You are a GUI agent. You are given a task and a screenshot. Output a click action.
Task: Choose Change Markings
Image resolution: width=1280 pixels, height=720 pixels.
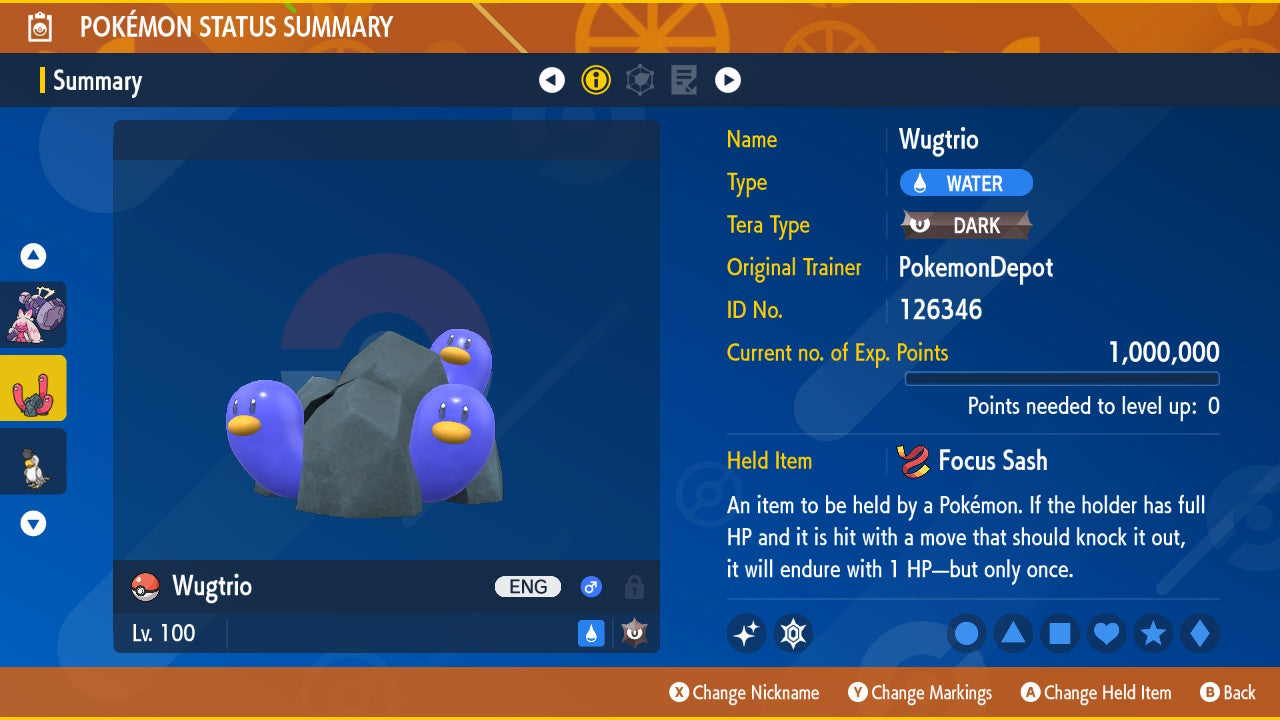920,693
